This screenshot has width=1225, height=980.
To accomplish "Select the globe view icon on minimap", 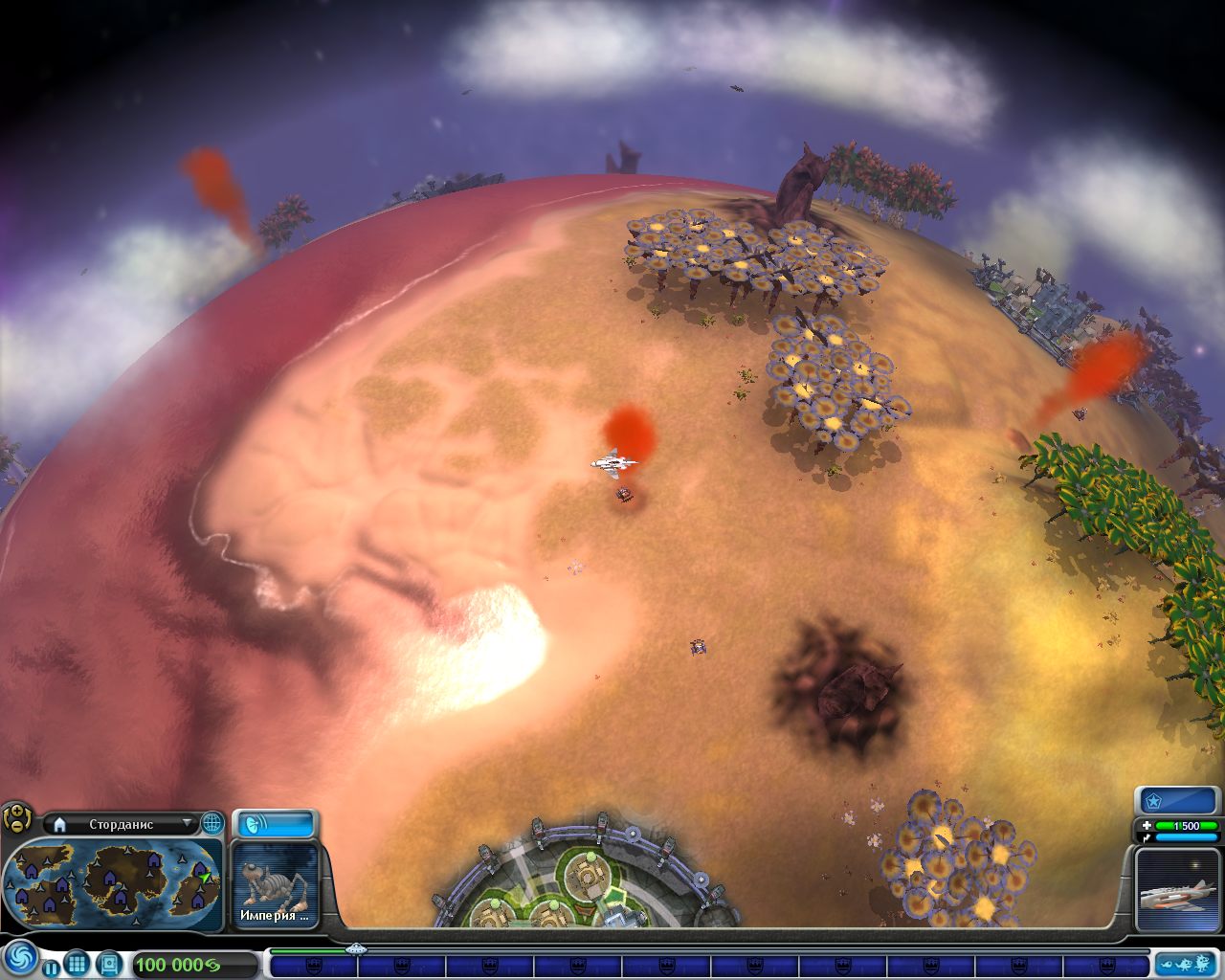I will point(213,823).
